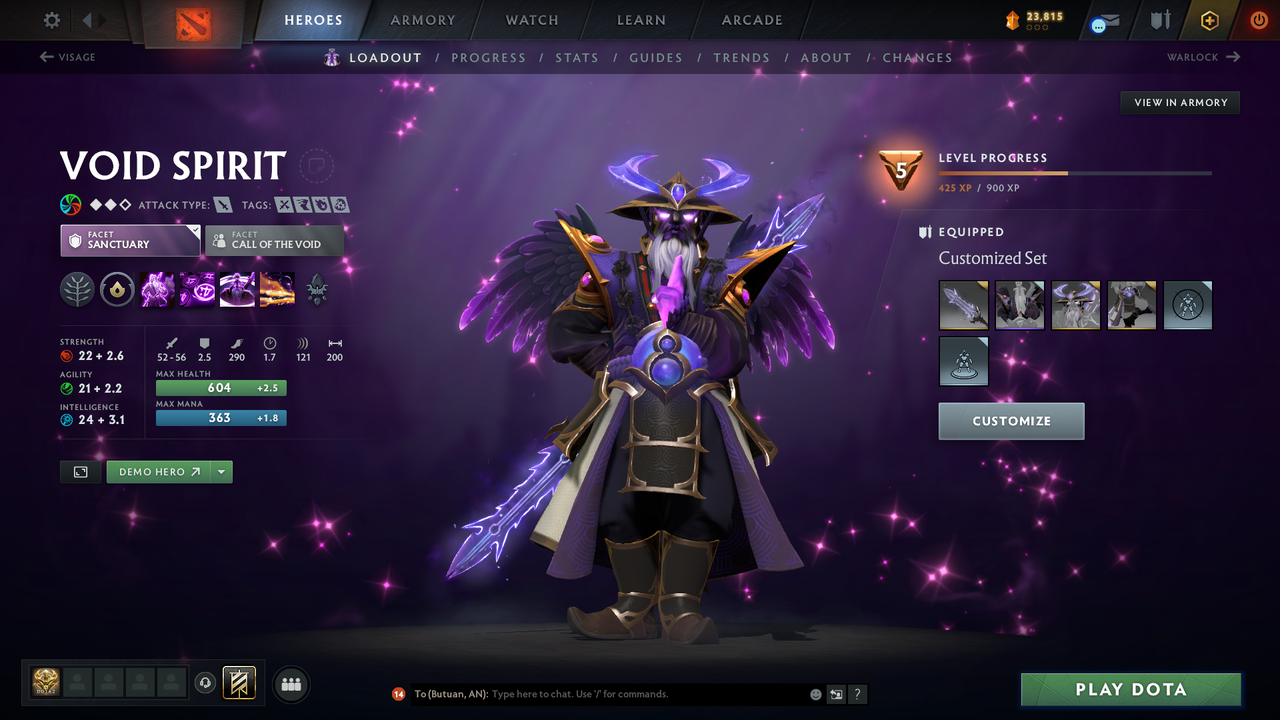The height and width of the screenshot is (720, 1280).
Task: Expand the Demo Hero dropdown arrow
Action: 221,471
